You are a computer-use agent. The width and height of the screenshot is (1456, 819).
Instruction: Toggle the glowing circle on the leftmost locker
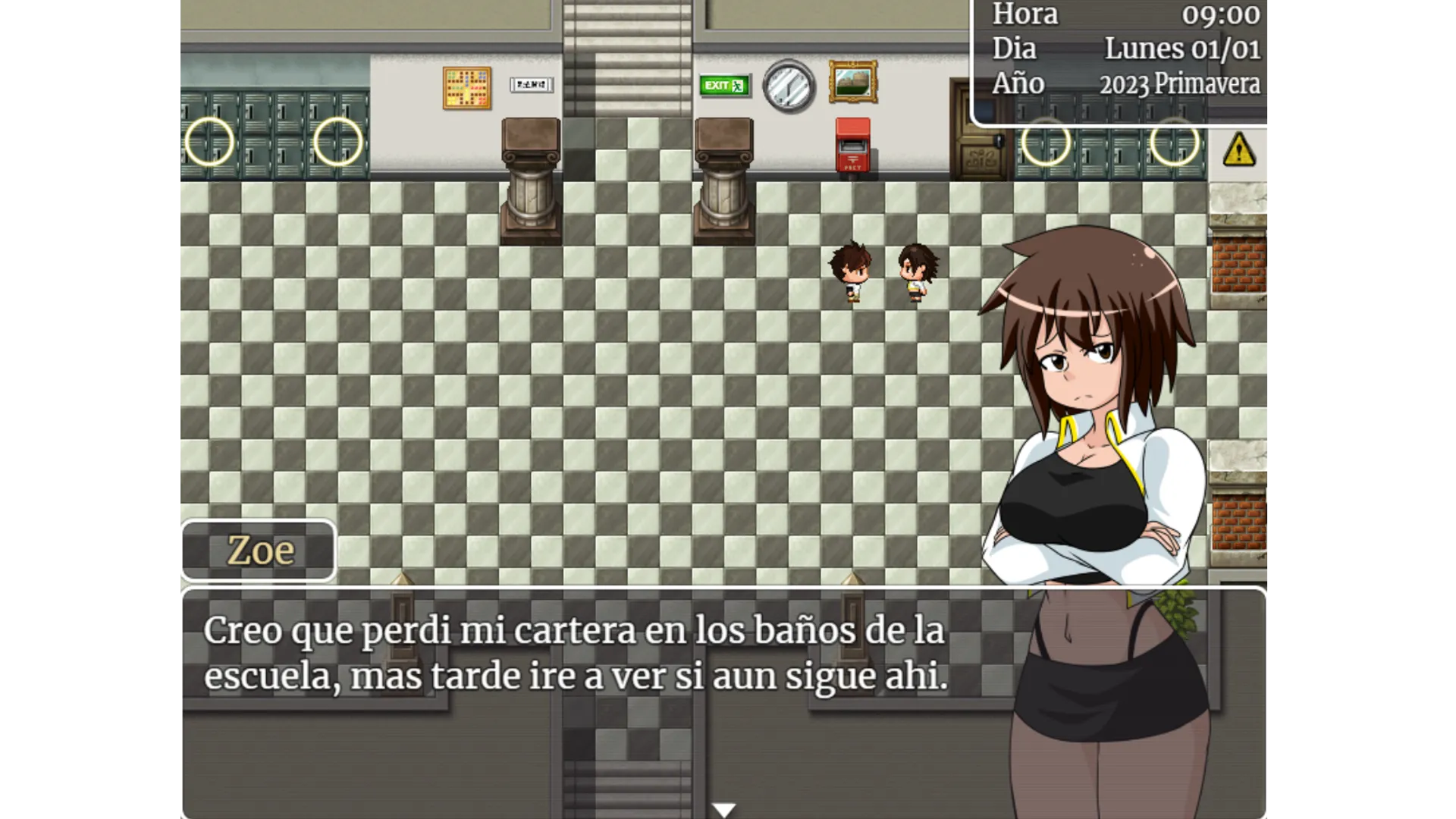pyautogui.click(x=210, y=141)
